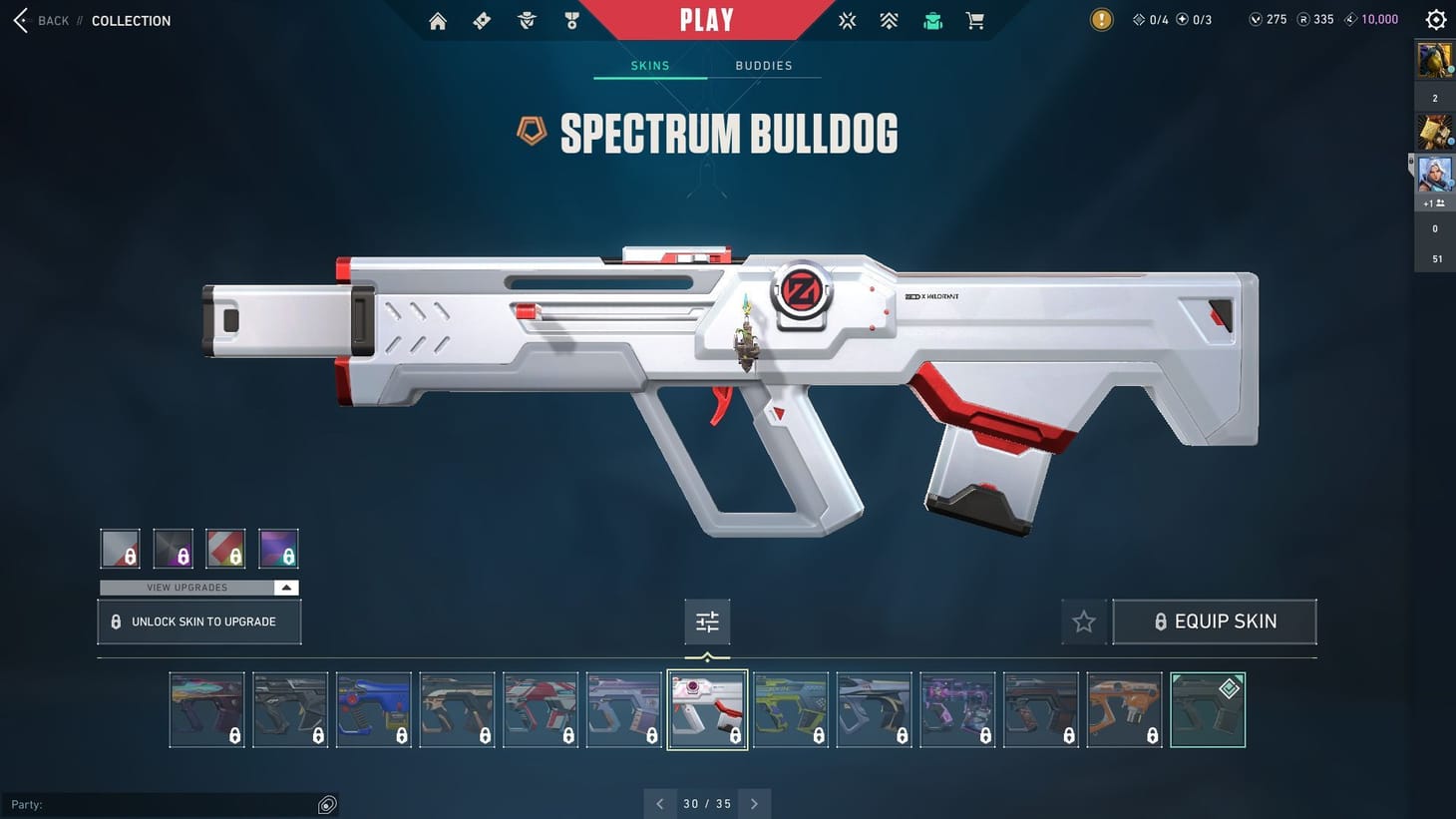Screen dimensions: 1456x819
Task: Select the currently highlighted Bulldog skin thumbnail
Action: click(707, 709)
